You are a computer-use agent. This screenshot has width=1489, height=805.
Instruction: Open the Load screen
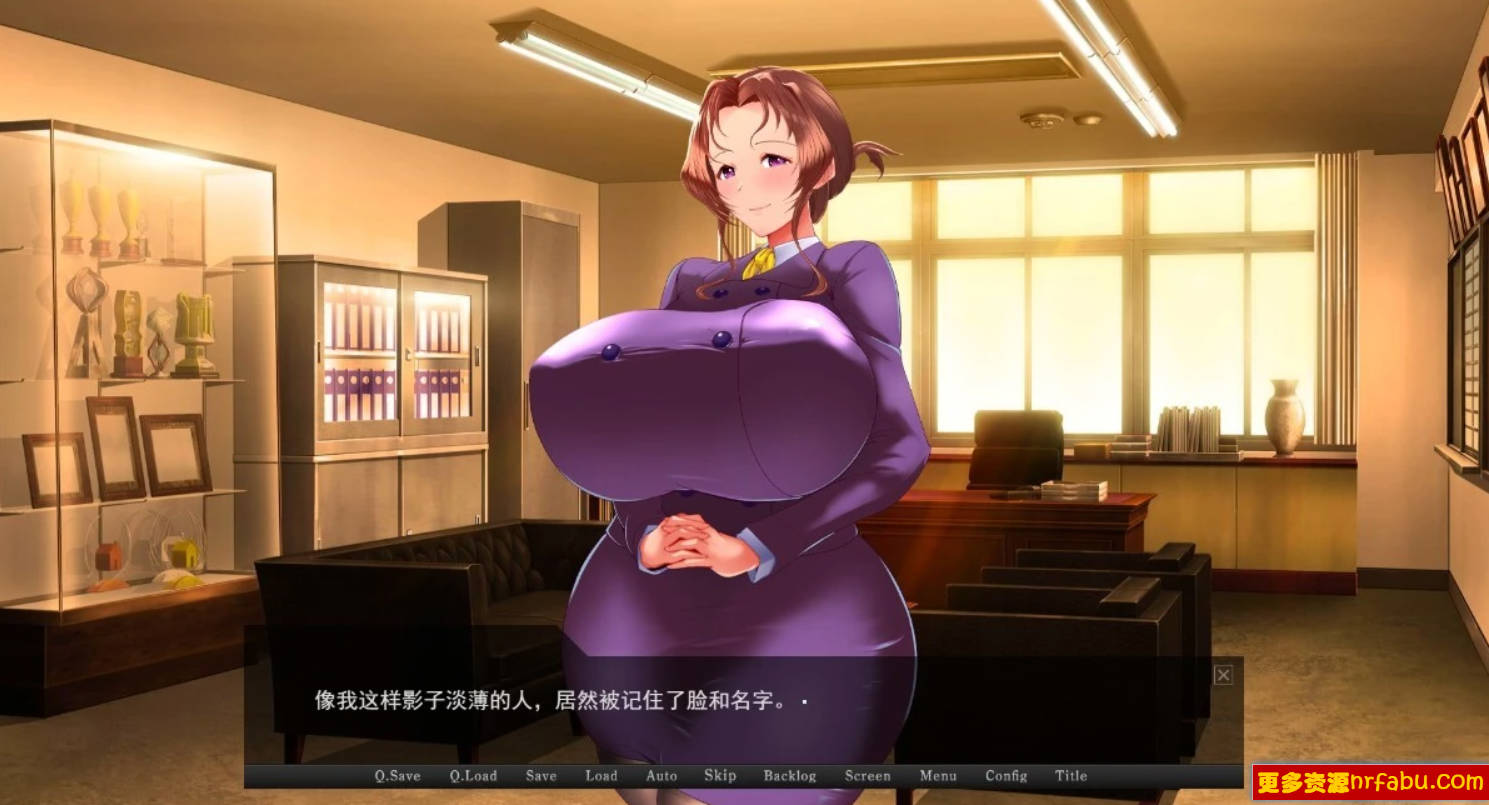pos(601,775)
